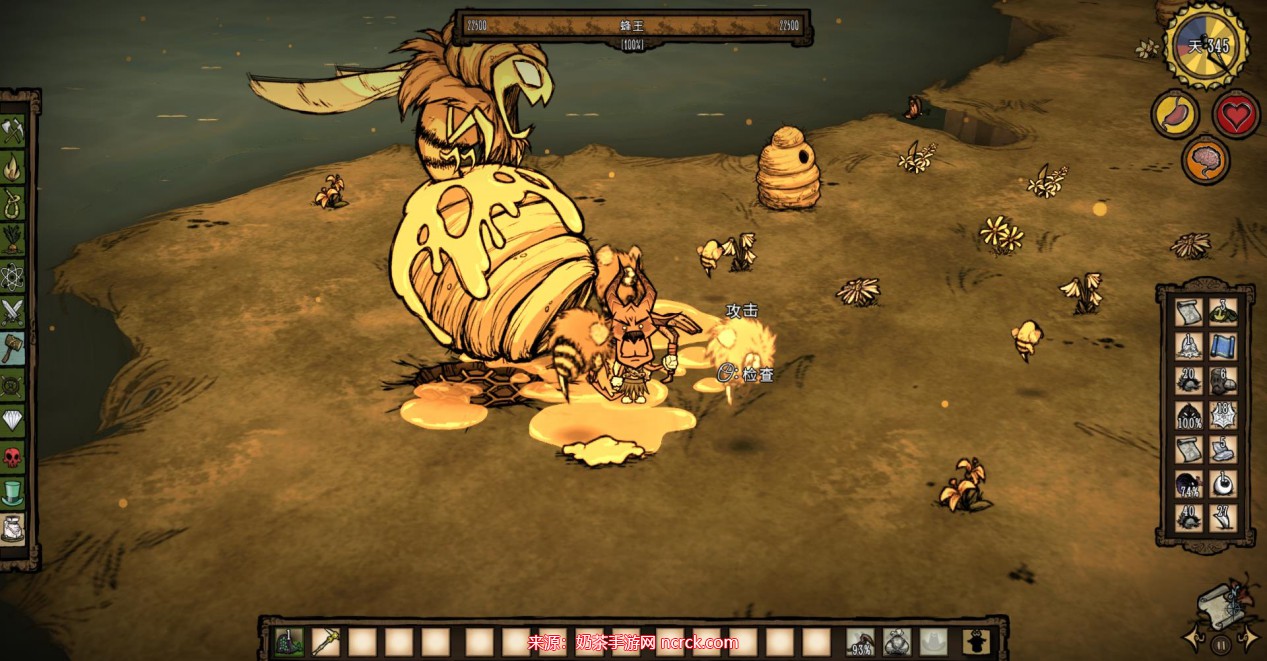1267x661 pixels.
Task: Open the Fight crossed-swords crafting tab
Action: [13, 311]
